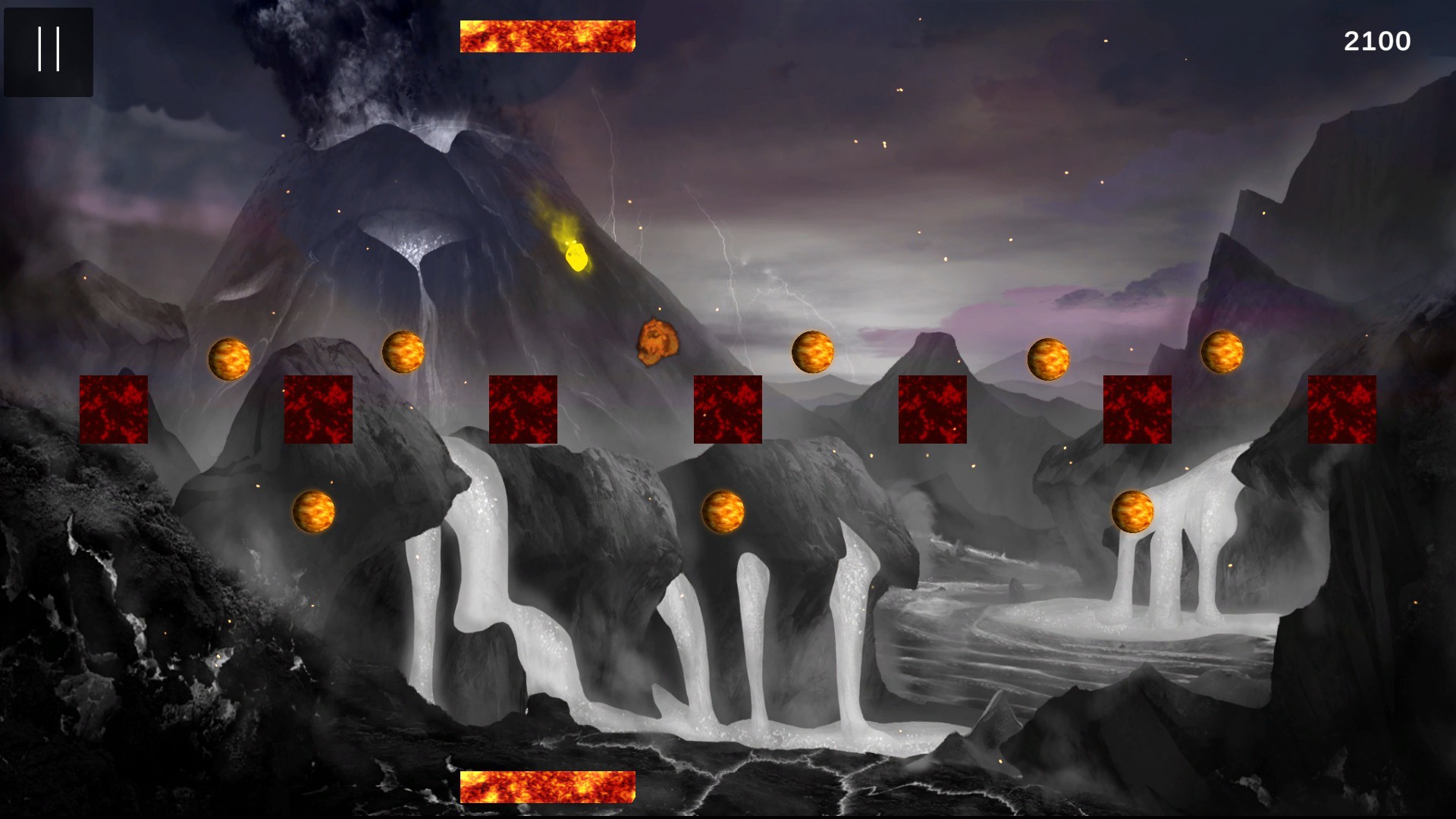
Task: Click the fireball orb over the middle waterfall
Action: (724, 512)
